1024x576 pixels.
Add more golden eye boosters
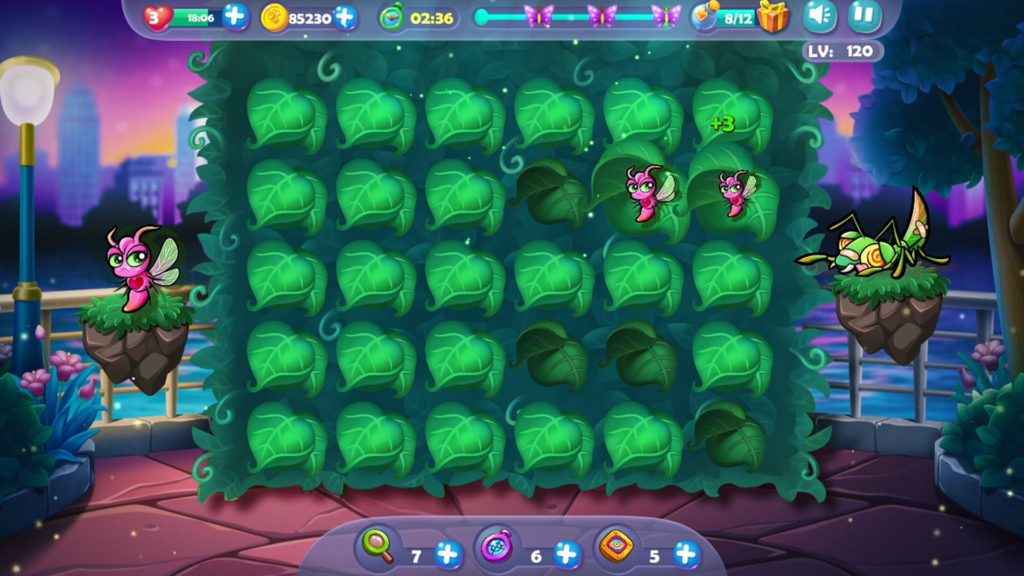(x=686, y=554)
